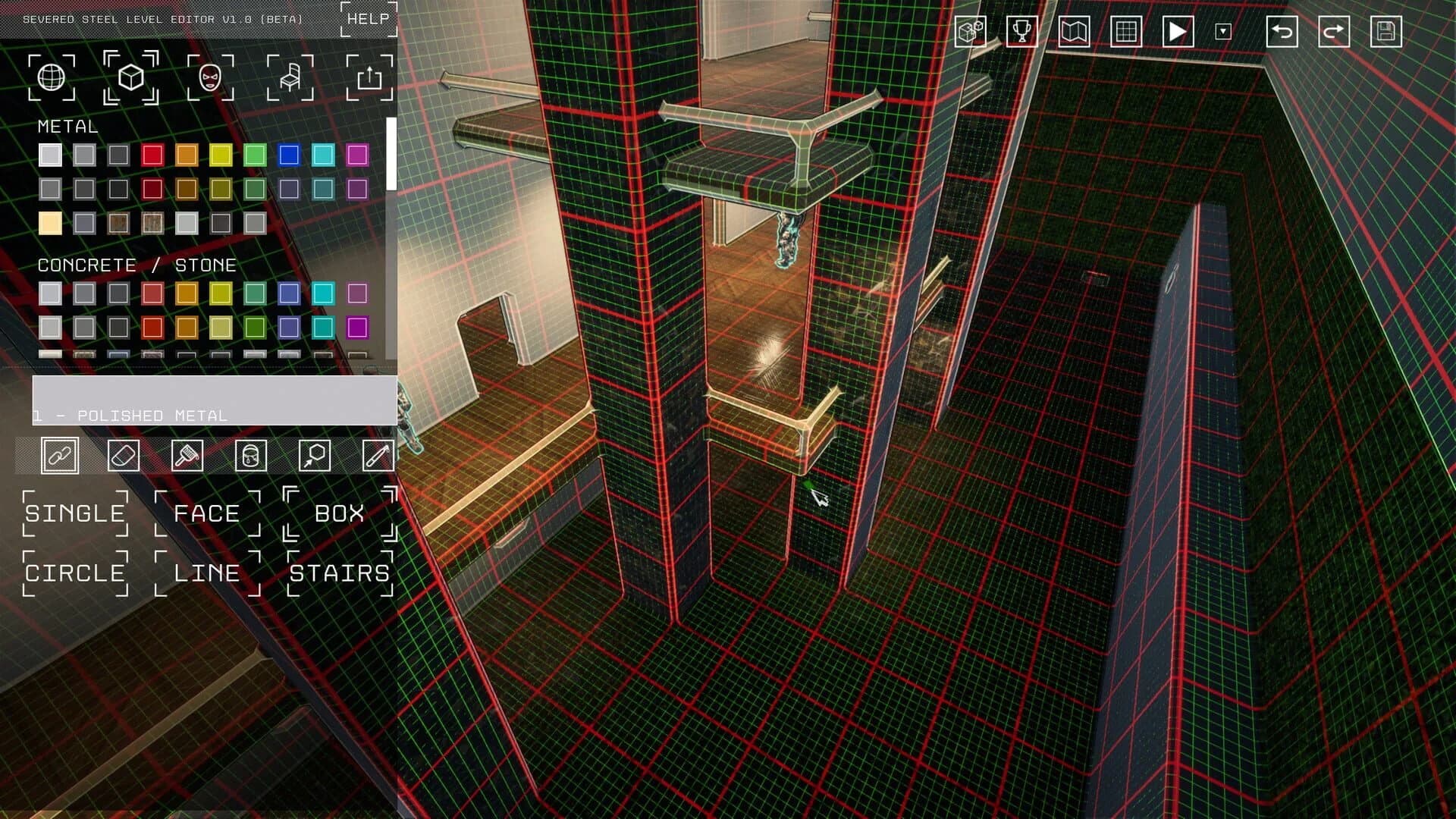Select the eraser tool
This screenshot has width=1456, height=819.
[x=124, y=455]
